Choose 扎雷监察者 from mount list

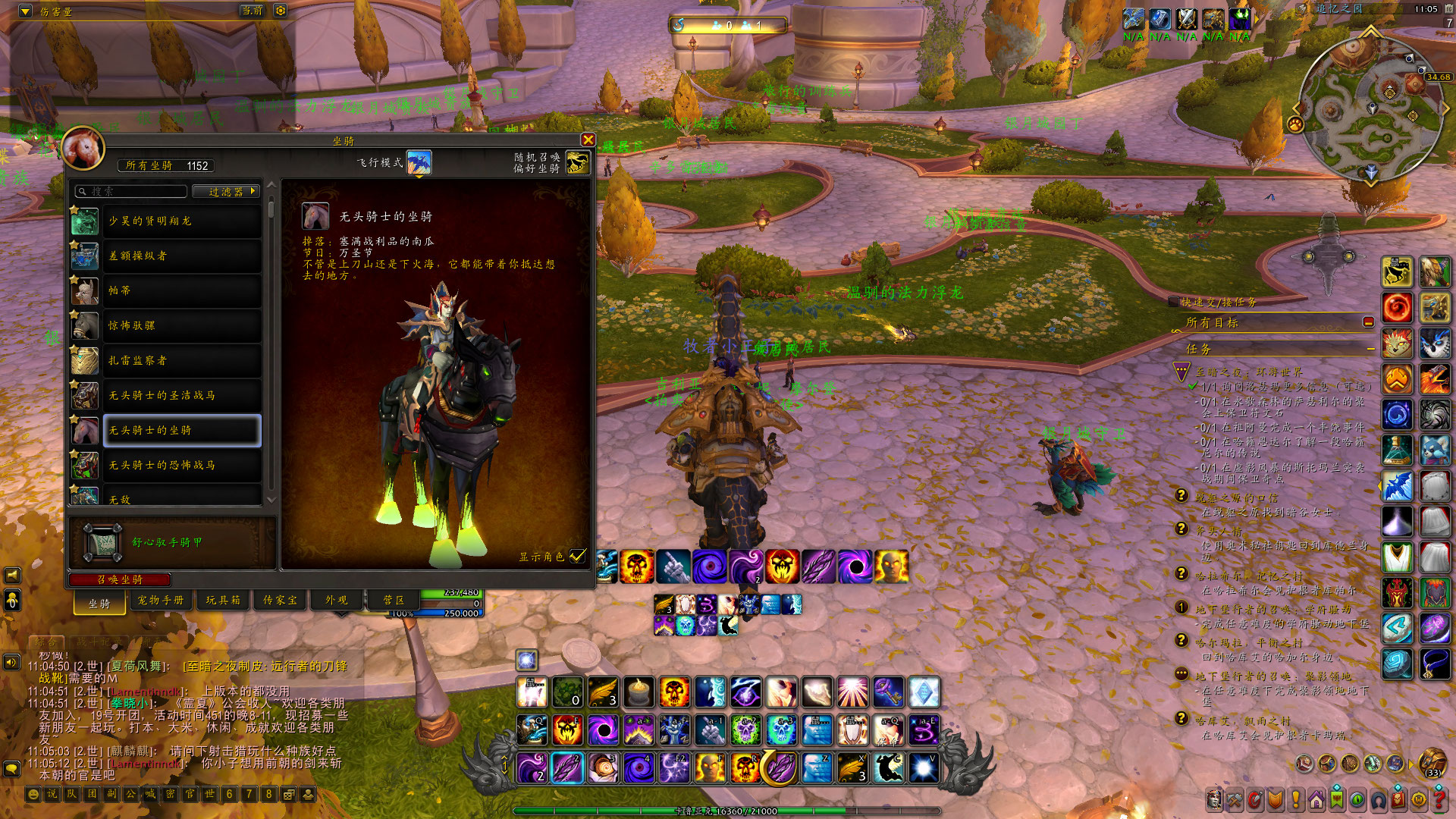181,360
